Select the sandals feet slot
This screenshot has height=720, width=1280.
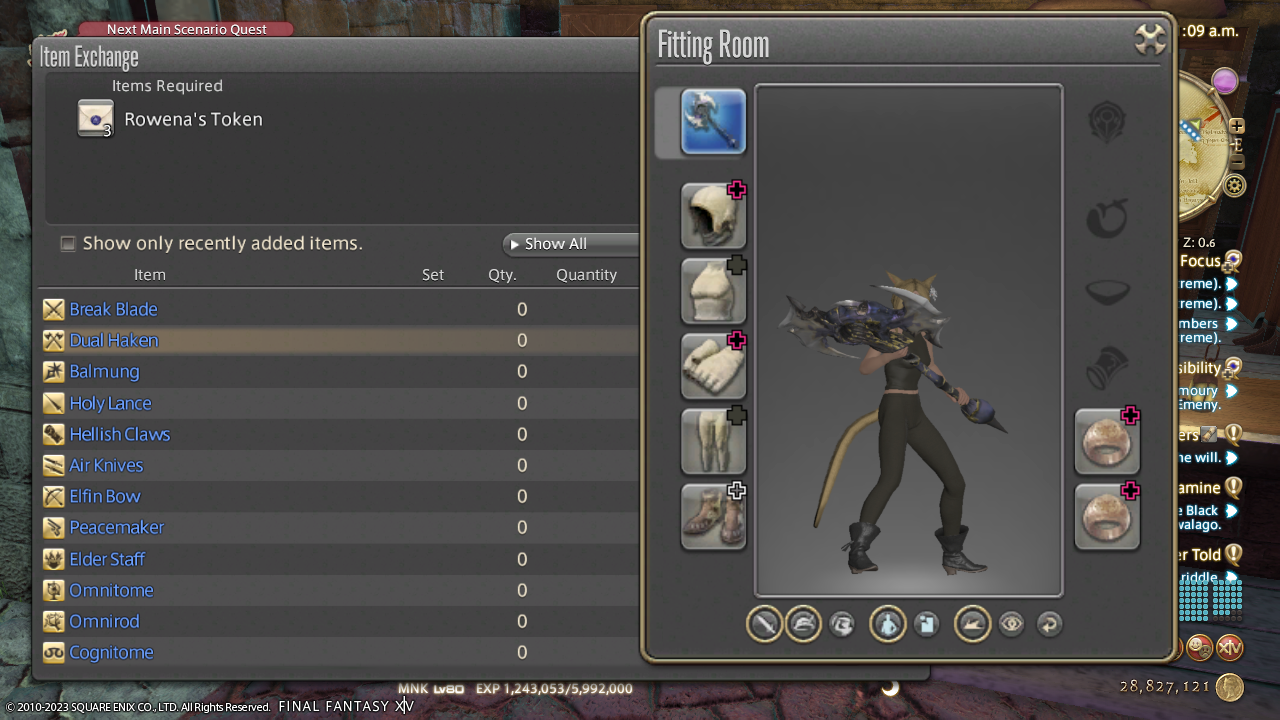tap(713, 516)
